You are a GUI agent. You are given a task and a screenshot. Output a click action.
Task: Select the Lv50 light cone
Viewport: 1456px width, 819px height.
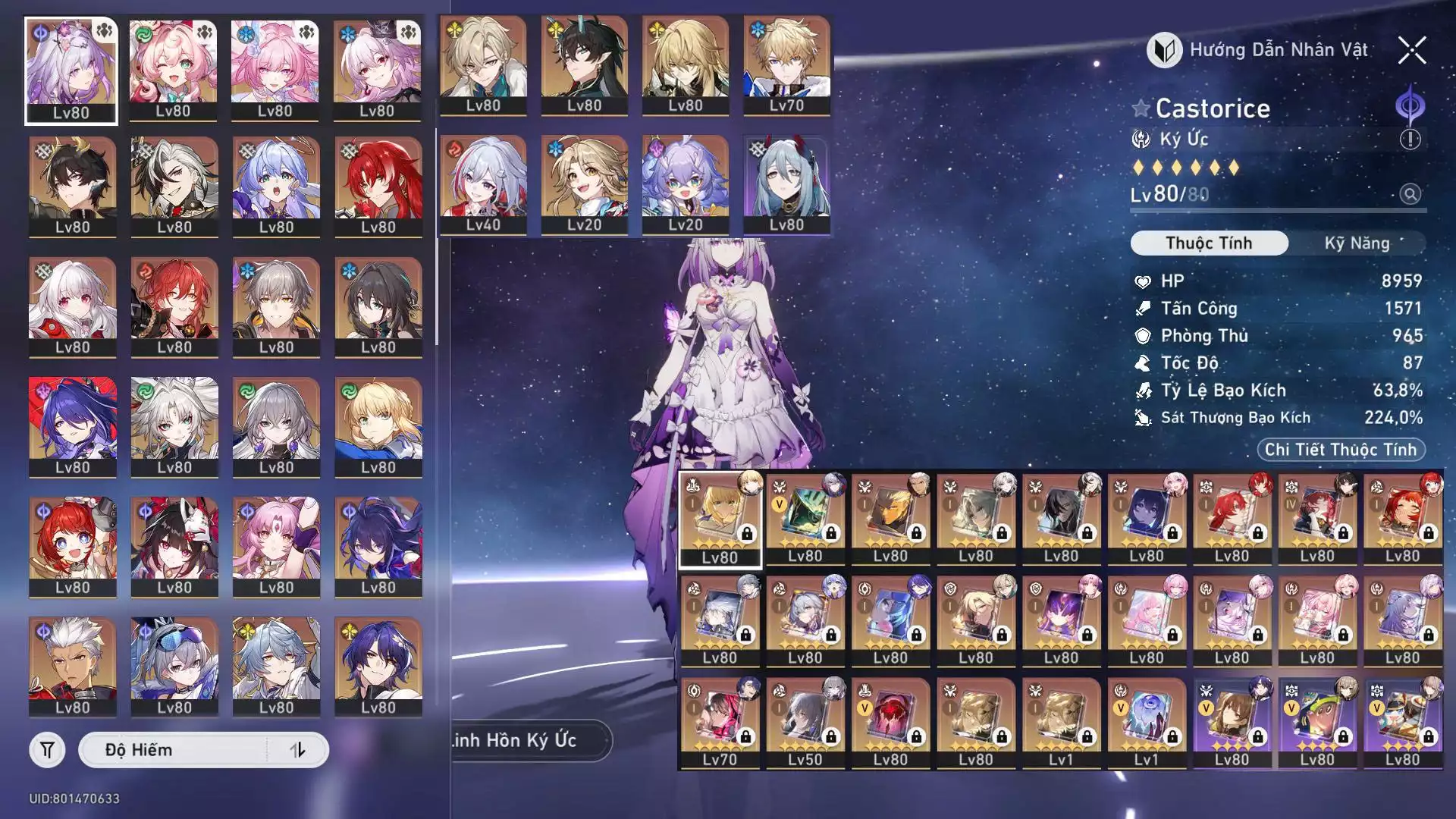coord(805,723)
